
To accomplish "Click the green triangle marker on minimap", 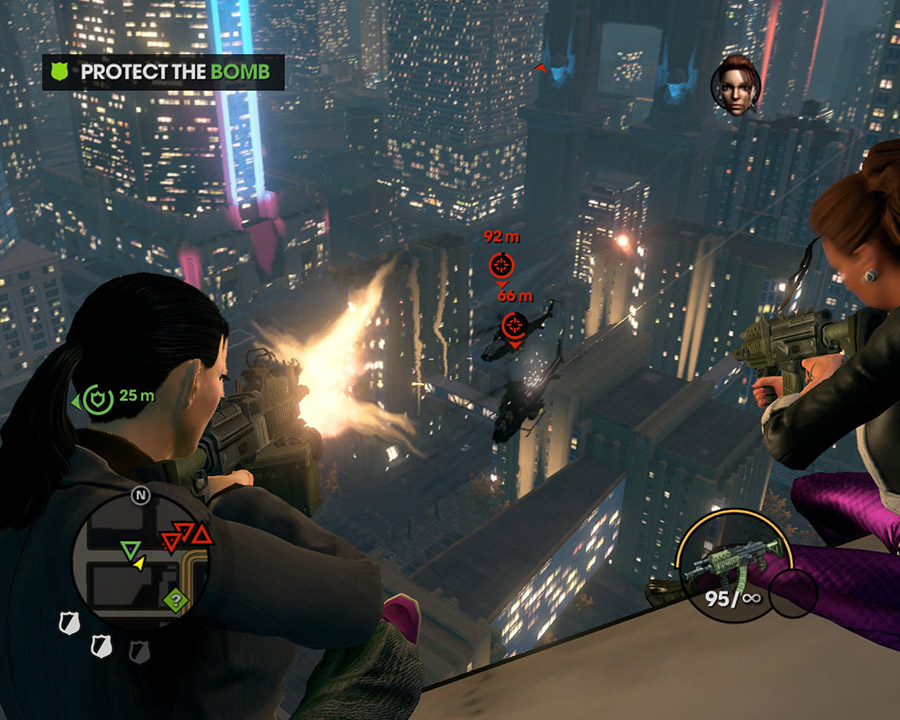I will pos(129,549).
